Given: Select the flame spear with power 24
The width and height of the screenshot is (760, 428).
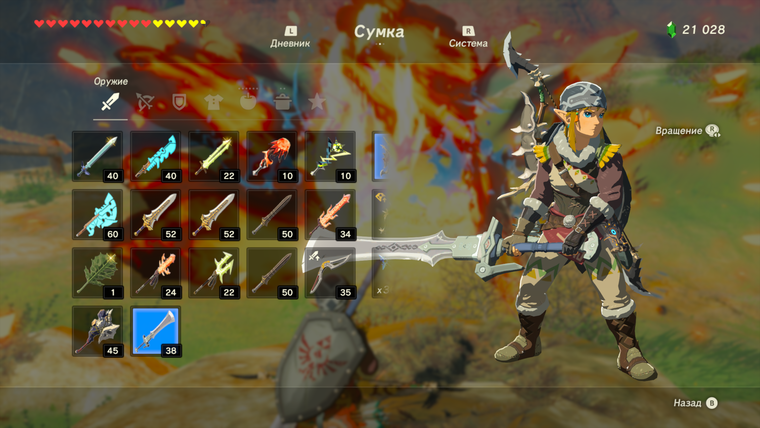Looking at the screenshot, I should tap(156, 272).
